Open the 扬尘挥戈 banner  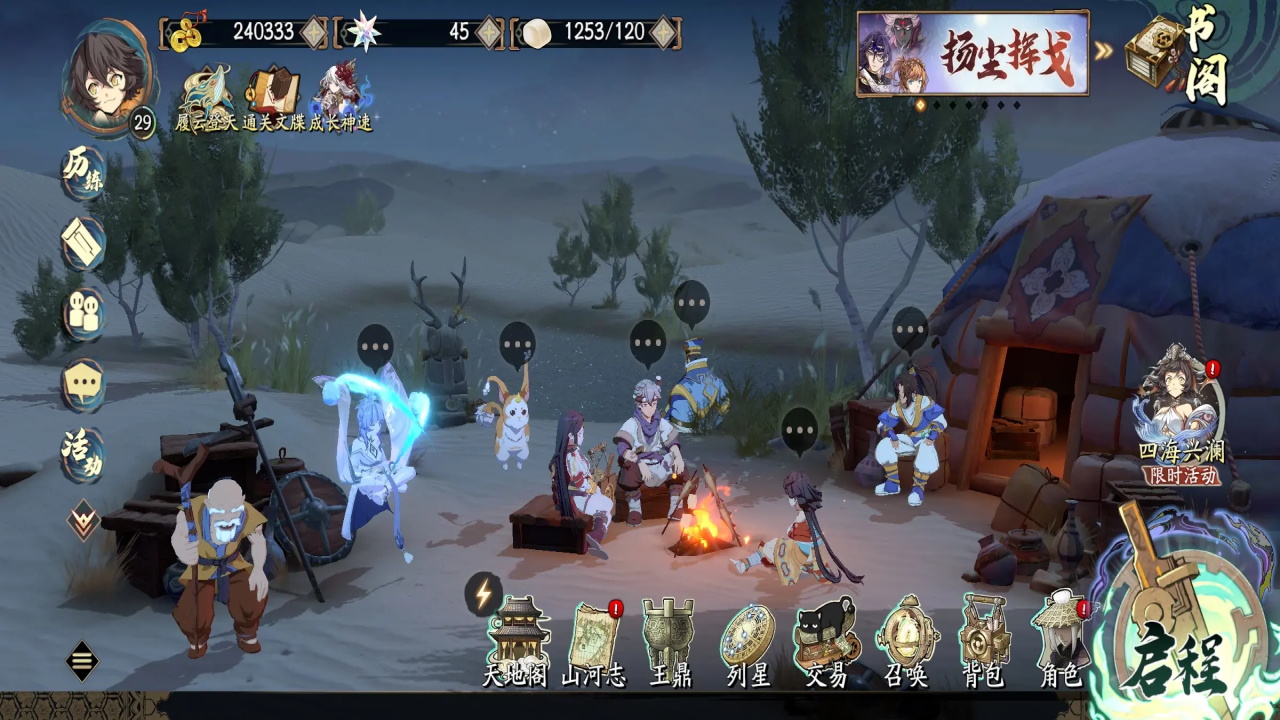pyautogui.click(x=972, y=54)
